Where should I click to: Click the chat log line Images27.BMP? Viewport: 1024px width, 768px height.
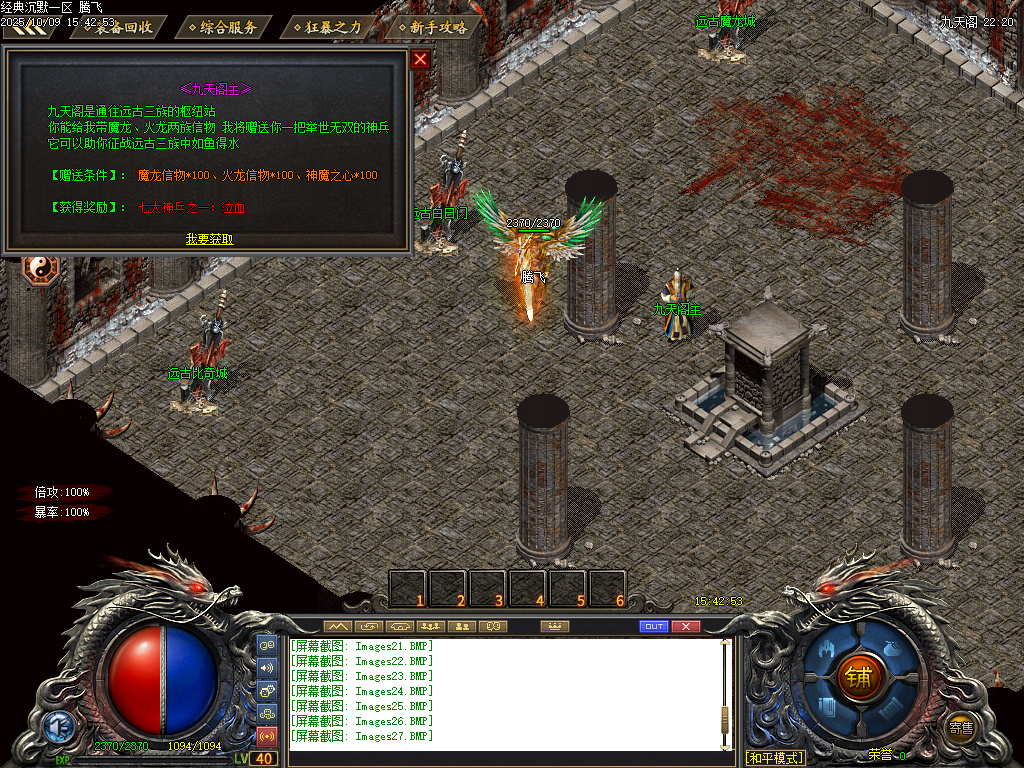(362, 736)
